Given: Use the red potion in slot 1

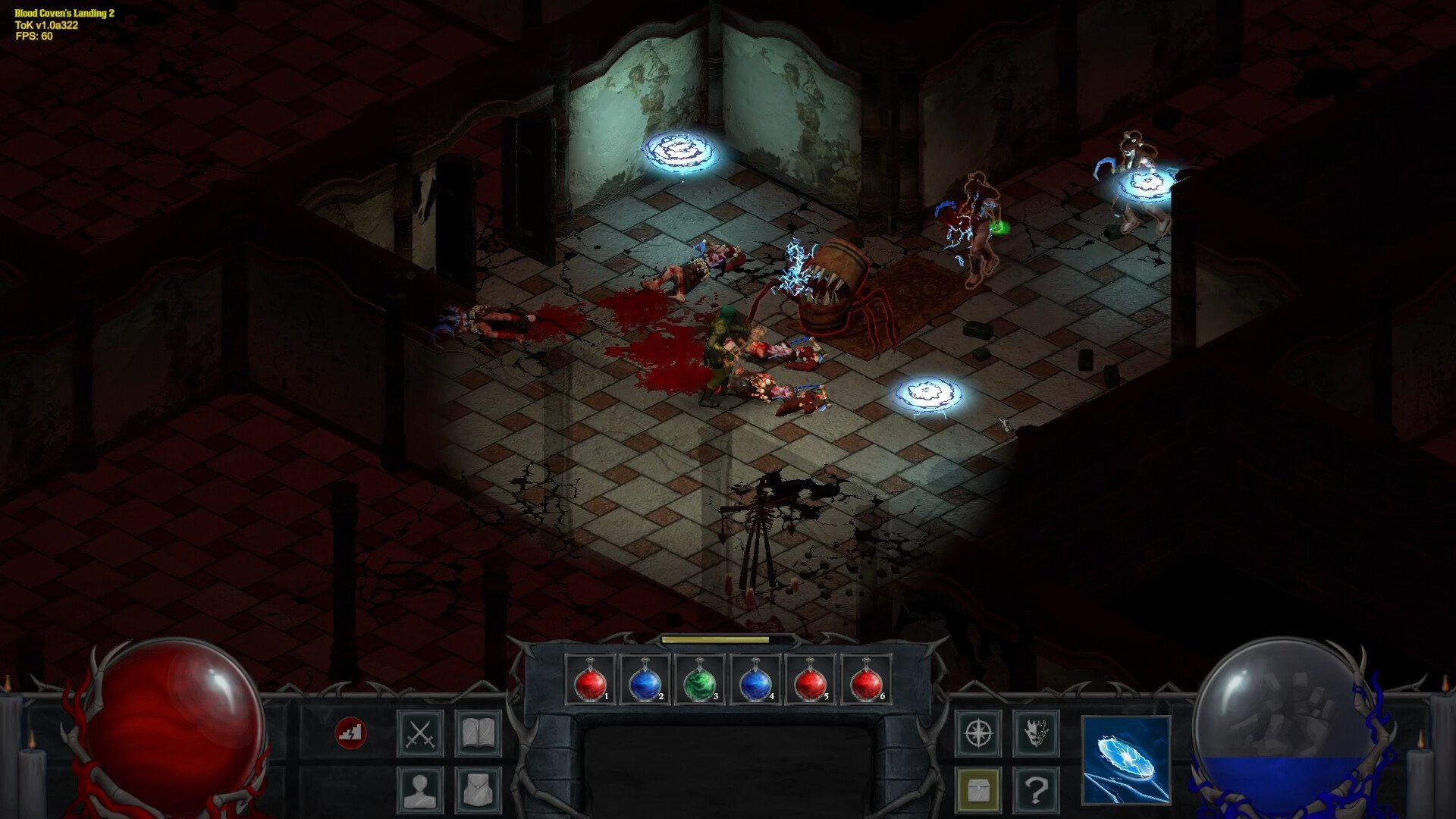Looking at the screenshot, I should coord(590,680).
